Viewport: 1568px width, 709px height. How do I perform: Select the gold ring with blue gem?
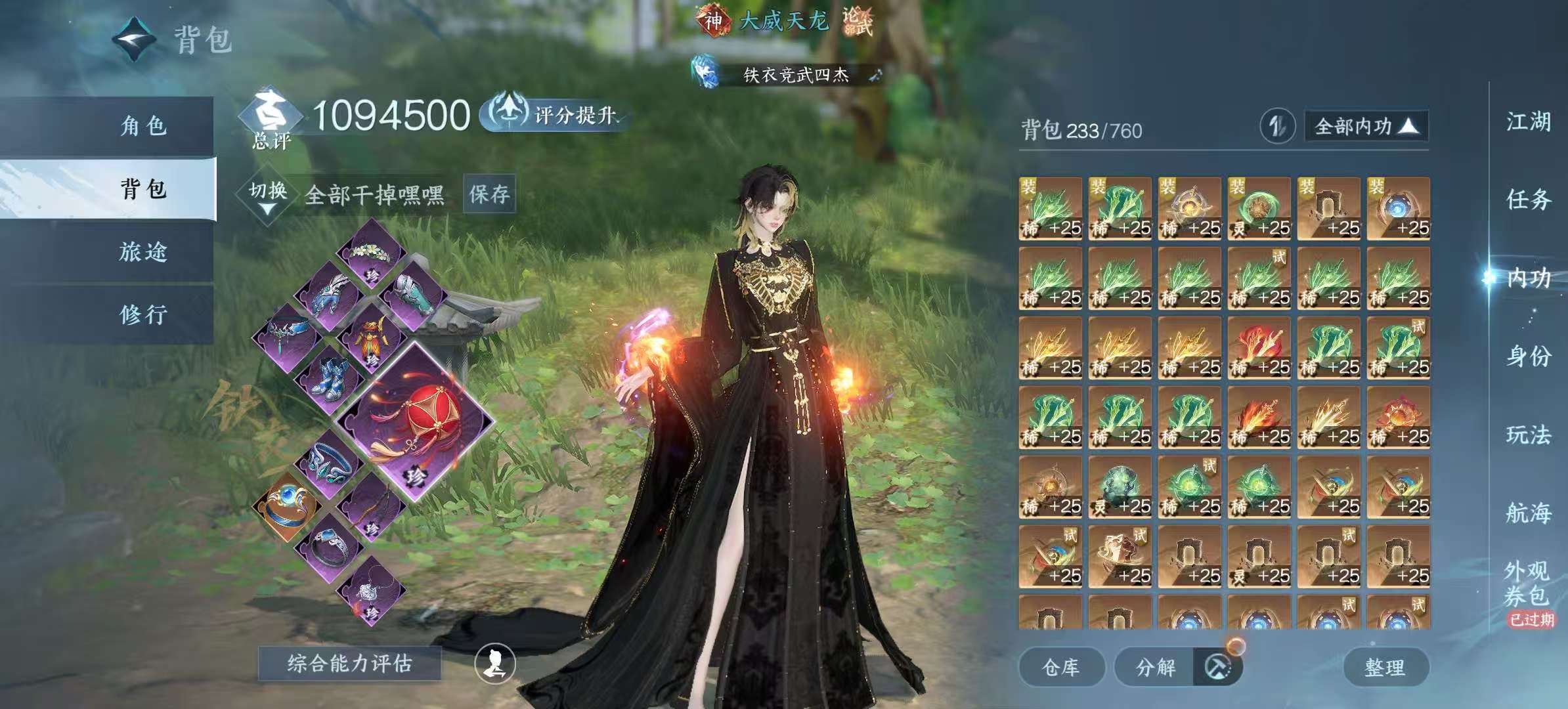(x=287, y=505)
